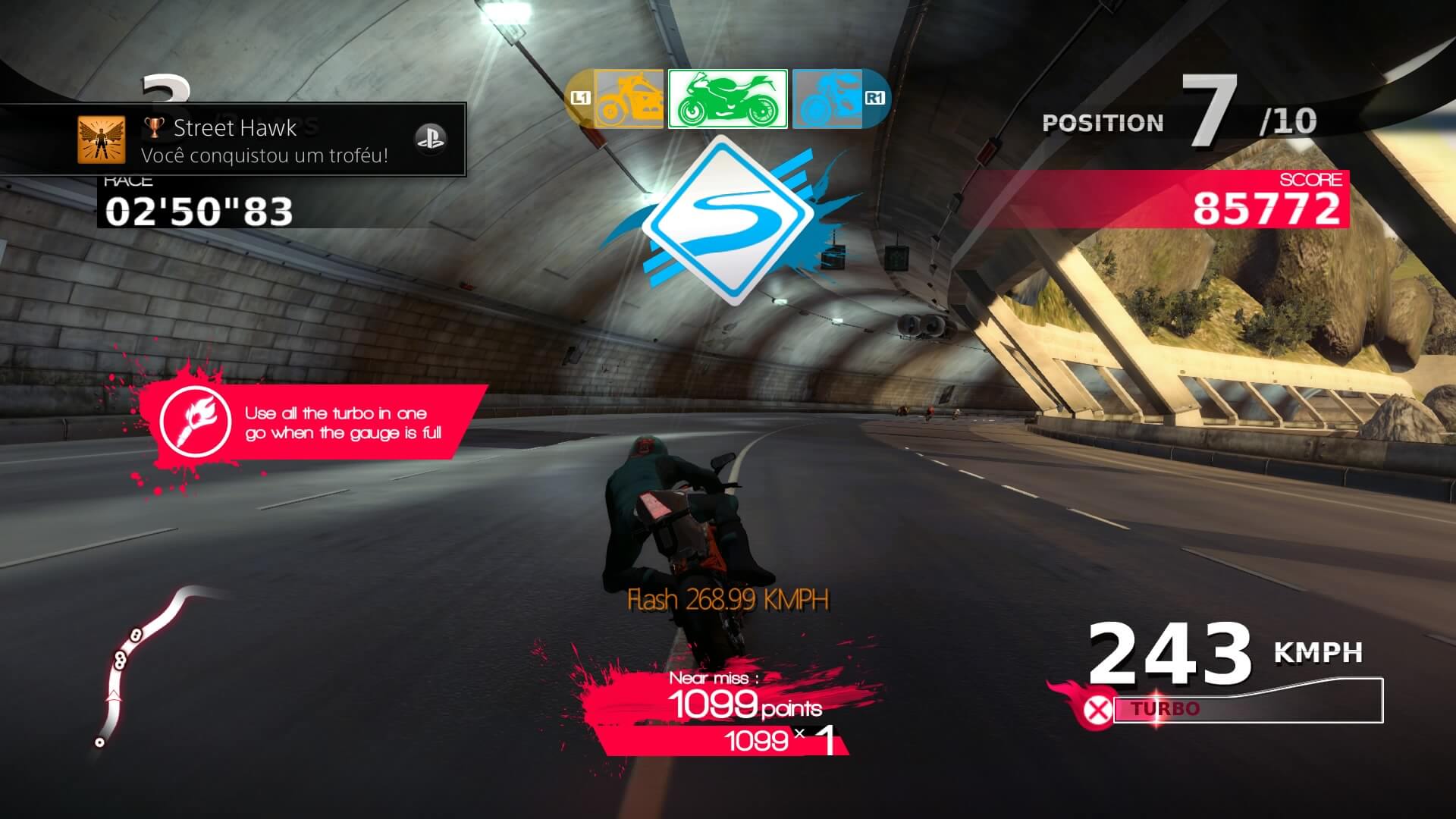
Task: Select the yellow cruiser bike icon
Action: 628,99
